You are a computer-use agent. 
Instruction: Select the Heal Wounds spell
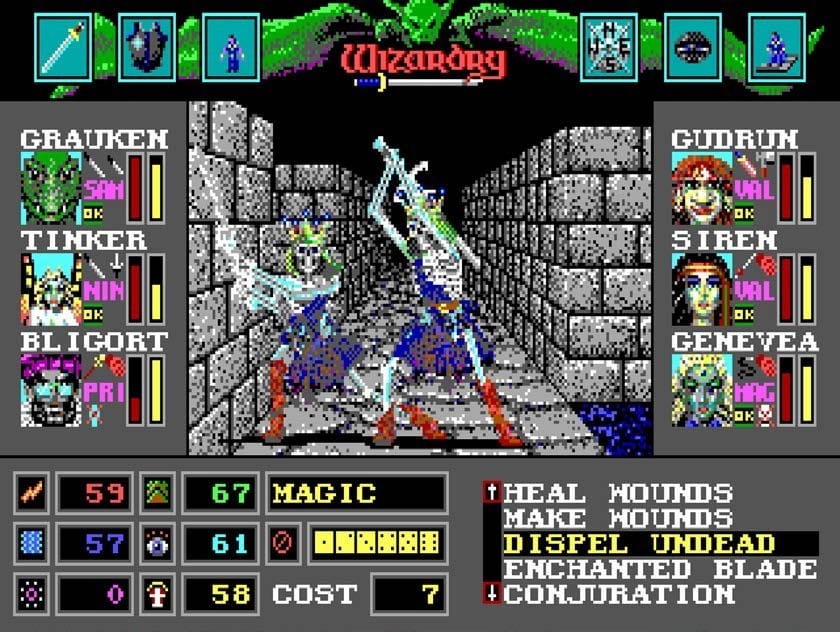618,493
